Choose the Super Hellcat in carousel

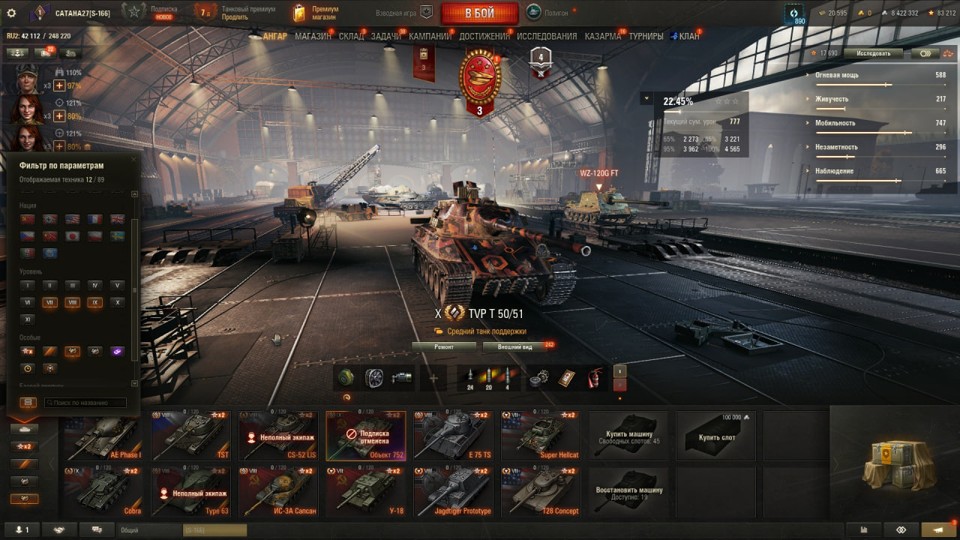538,436
